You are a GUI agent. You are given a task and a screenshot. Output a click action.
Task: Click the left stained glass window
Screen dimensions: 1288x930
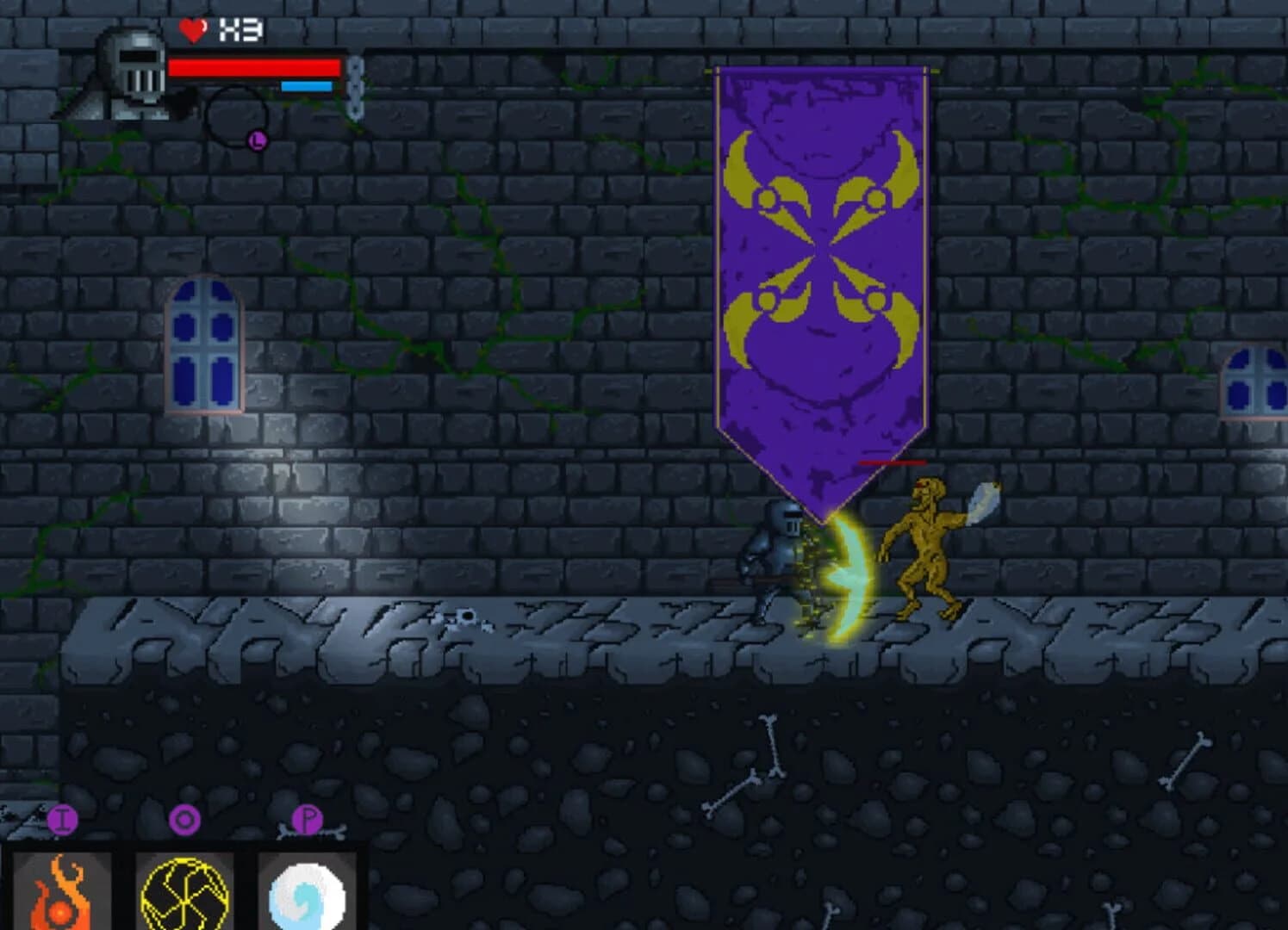202,344
